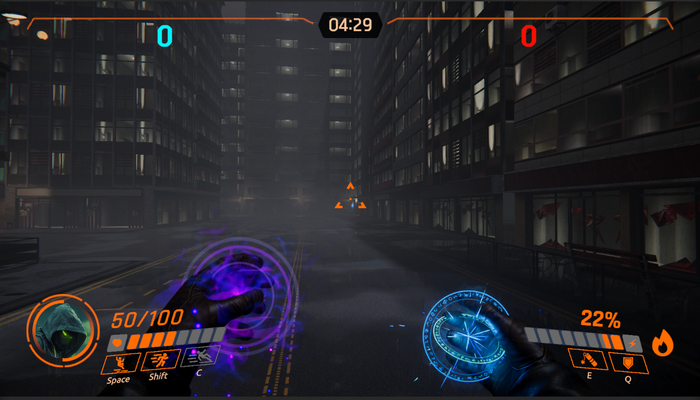Activate the shield ability icon
Viewport: 700px width, 400px height.
(630, 361)
